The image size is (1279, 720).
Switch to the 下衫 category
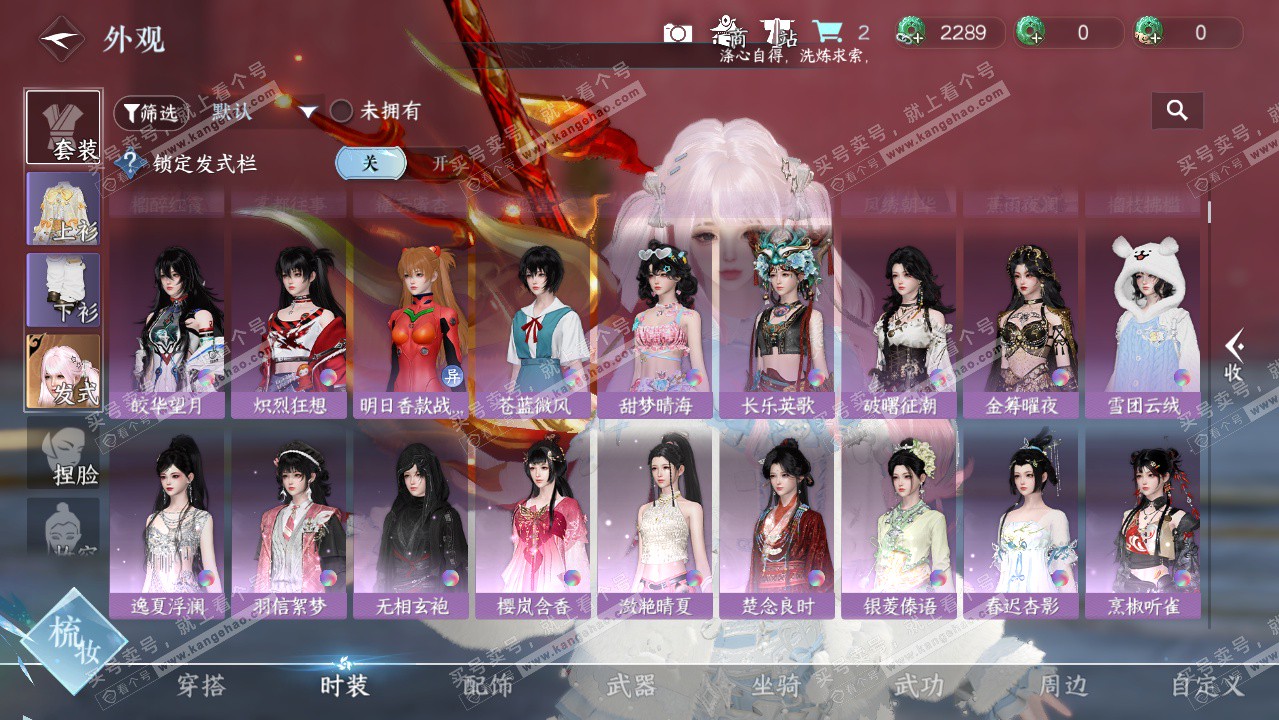[64, 290]
